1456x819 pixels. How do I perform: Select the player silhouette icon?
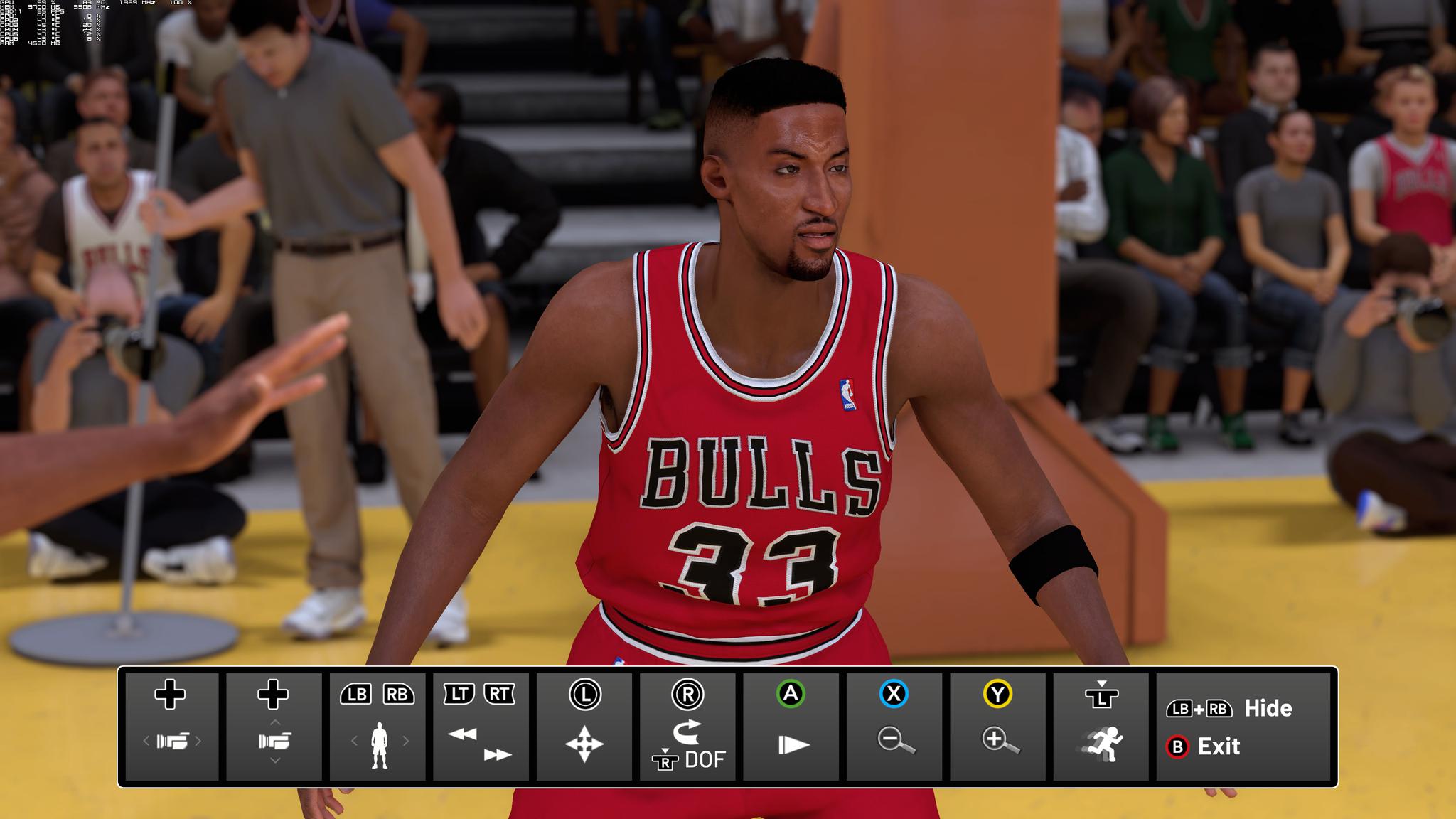[x=380, y=744]
